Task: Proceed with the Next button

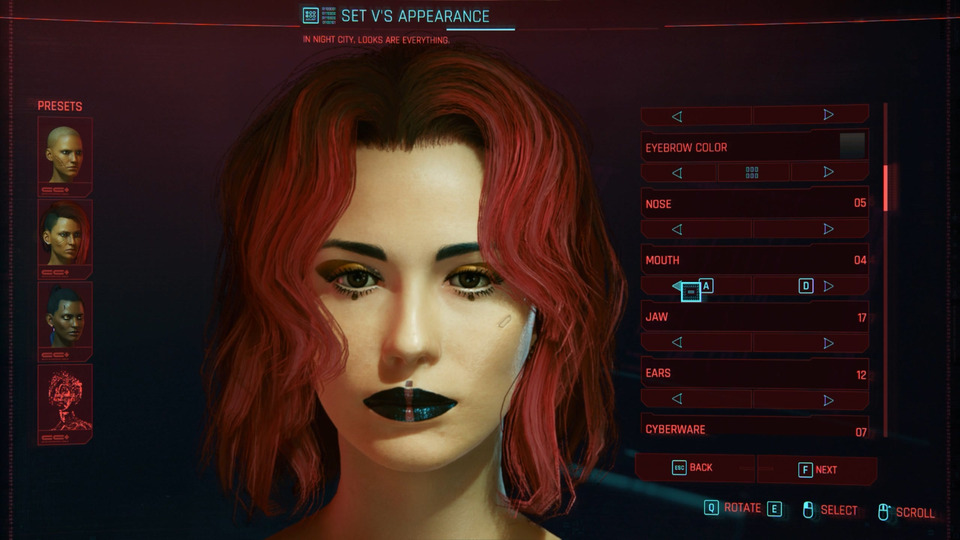Action: point(817,469)
